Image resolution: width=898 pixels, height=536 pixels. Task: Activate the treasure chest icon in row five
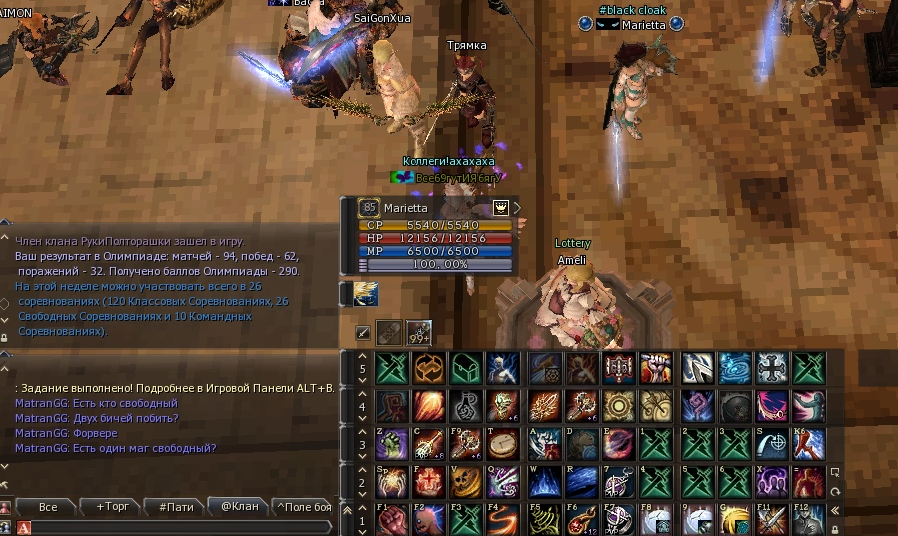[466, 367]
